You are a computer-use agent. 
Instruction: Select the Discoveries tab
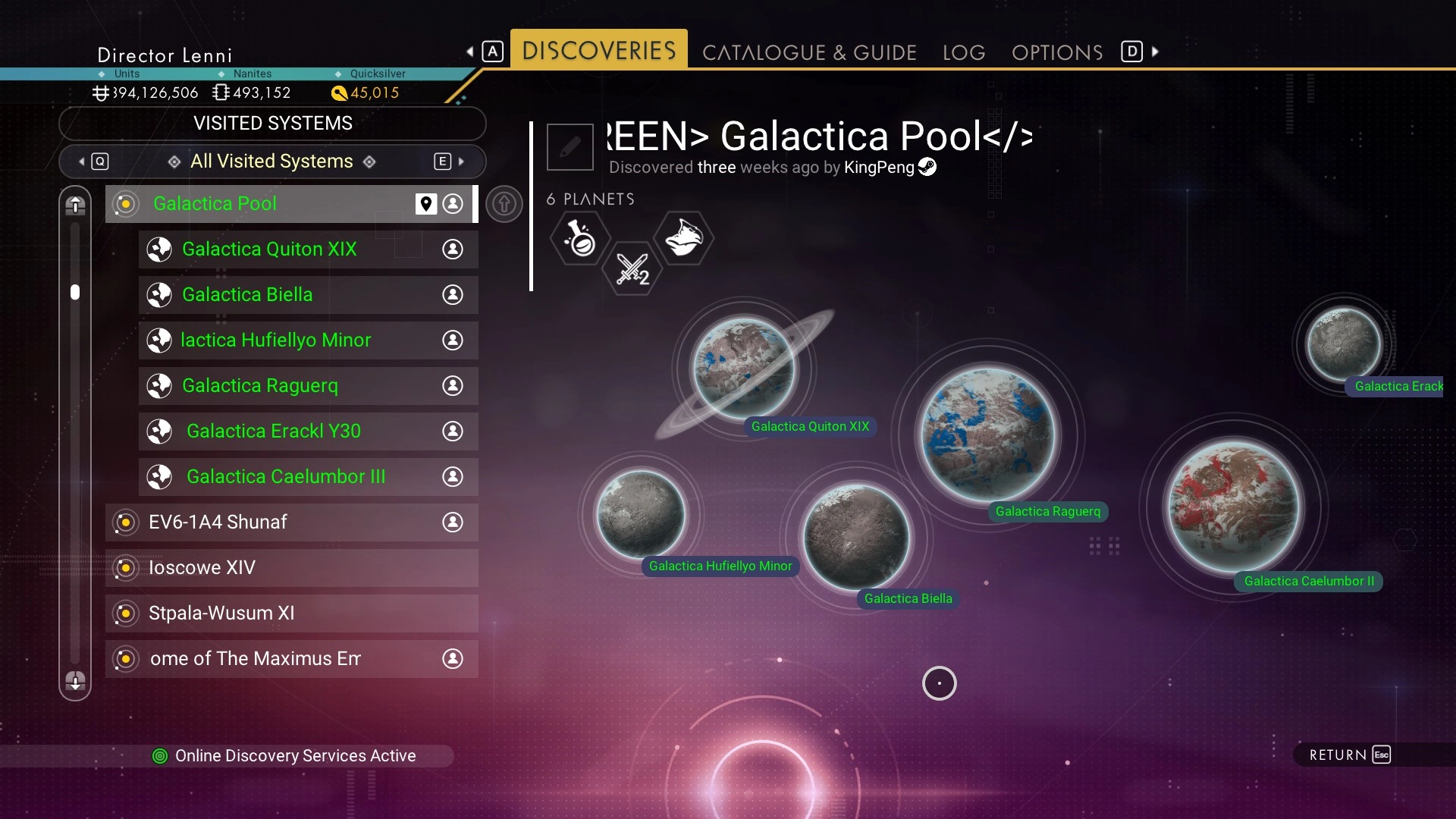(599, 51)
